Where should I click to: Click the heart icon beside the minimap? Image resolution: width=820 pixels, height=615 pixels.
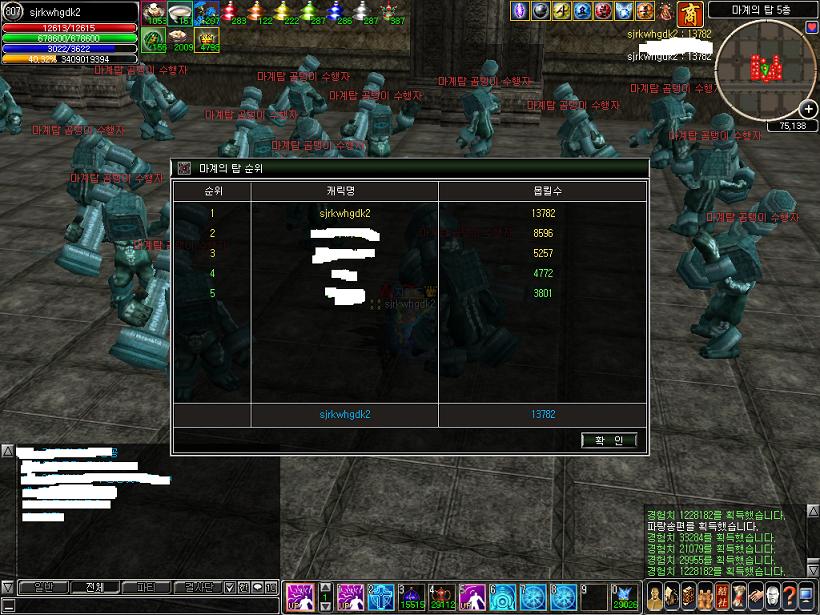click(x=811, y=26)
